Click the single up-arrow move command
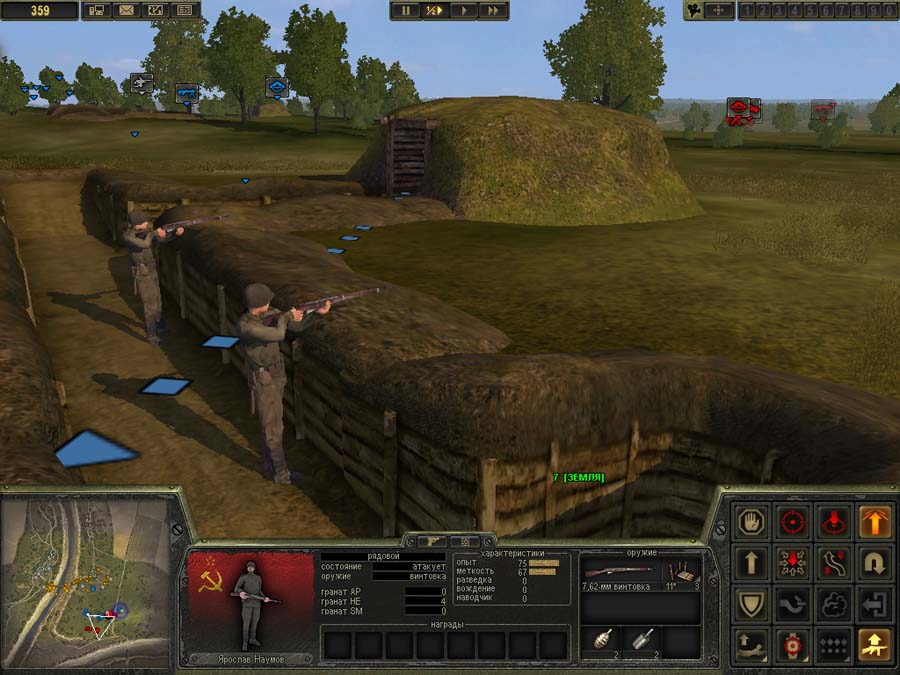This screenshot has height=675, width=900. pos(750,563)
